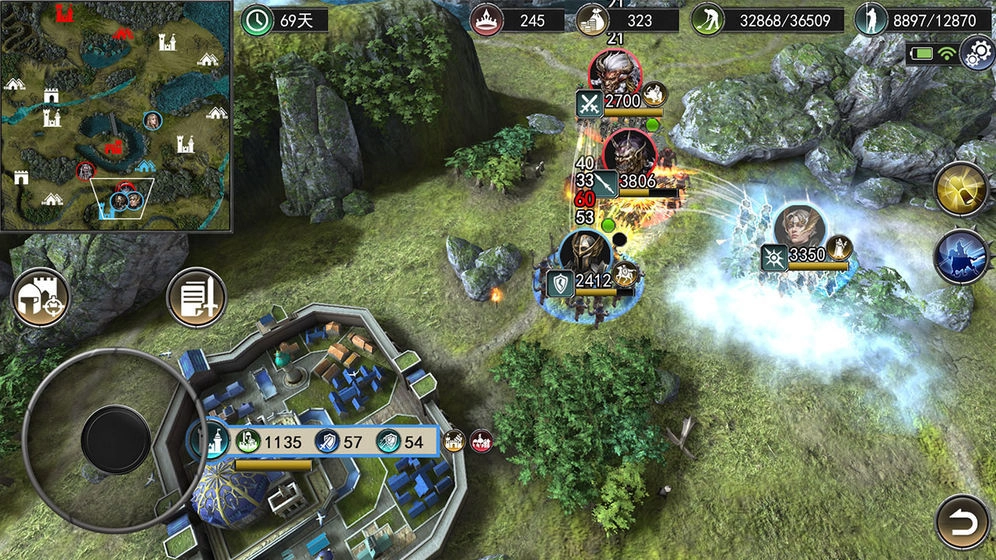Screen dimensions: 996x560
Task: Tap the round back arrow button
Action: point(963,521)
